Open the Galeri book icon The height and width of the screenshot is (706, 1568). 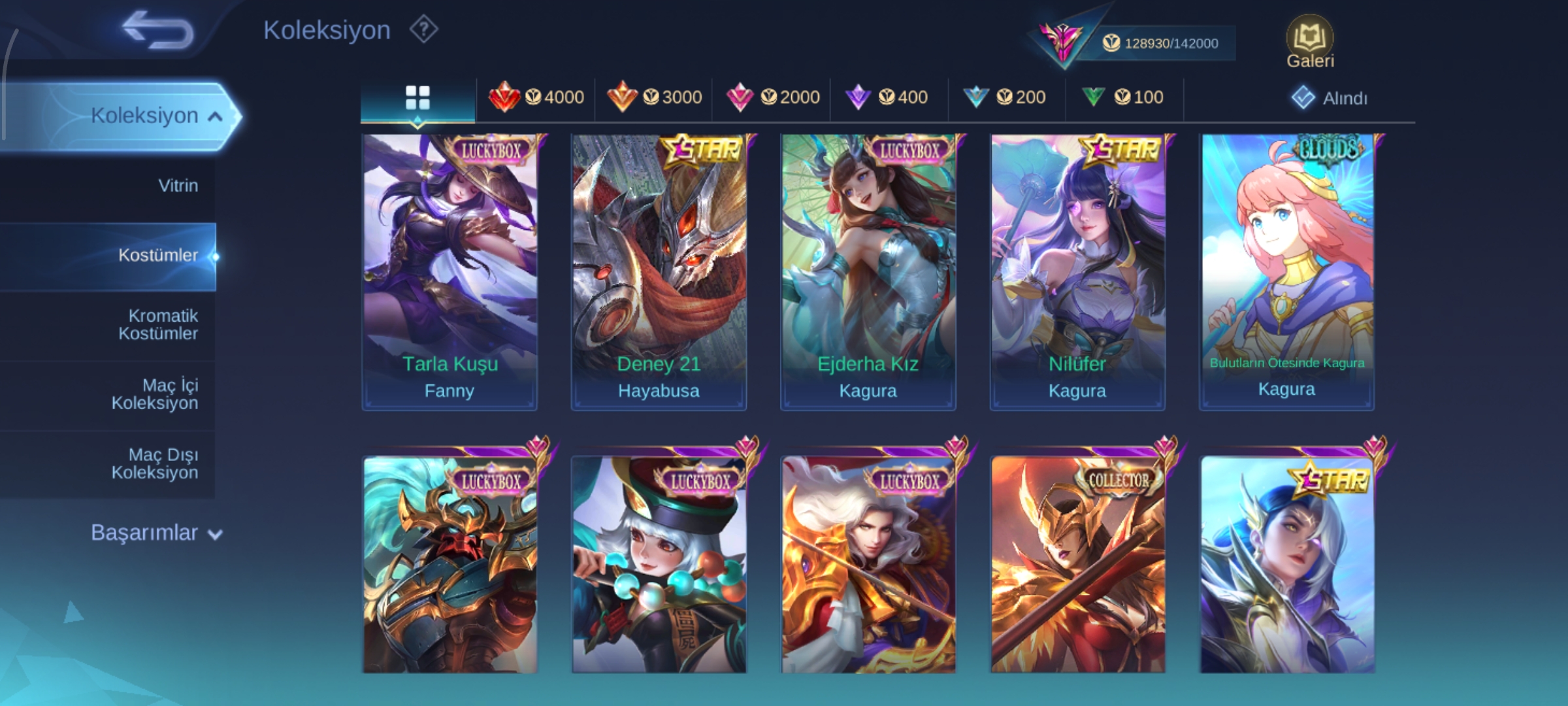tap(1309, 42)
